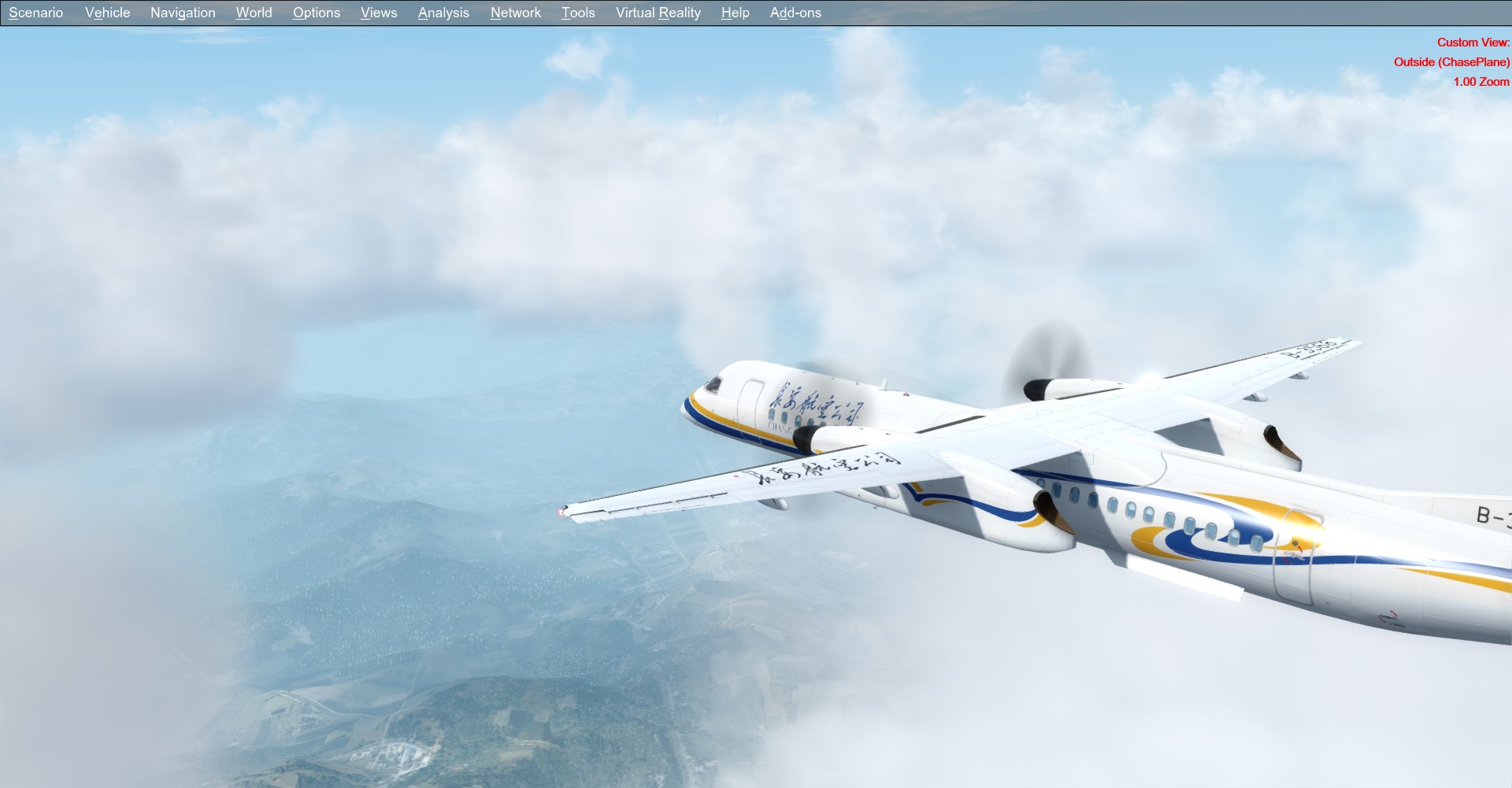1512x788 pixels.
Task: Open the Network menu
Action: tap(515, 13)
